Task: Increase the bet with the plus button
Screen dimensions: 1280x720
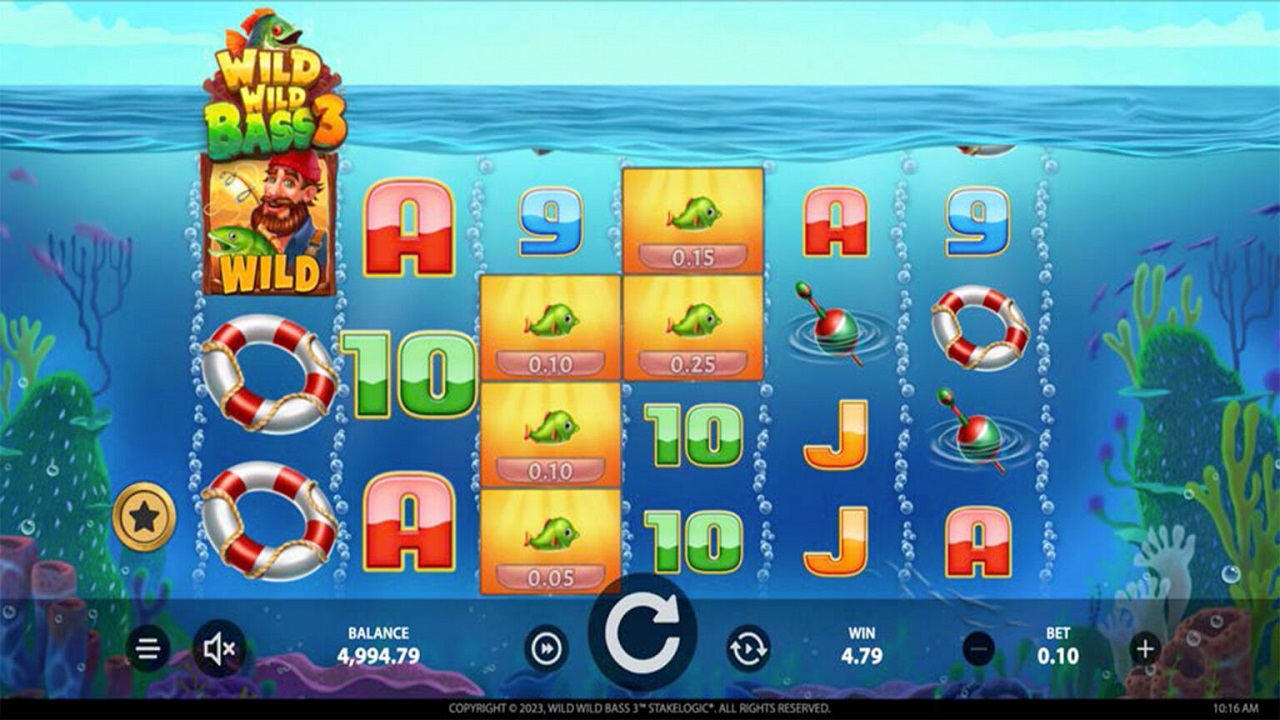Action: (1146, 649)
